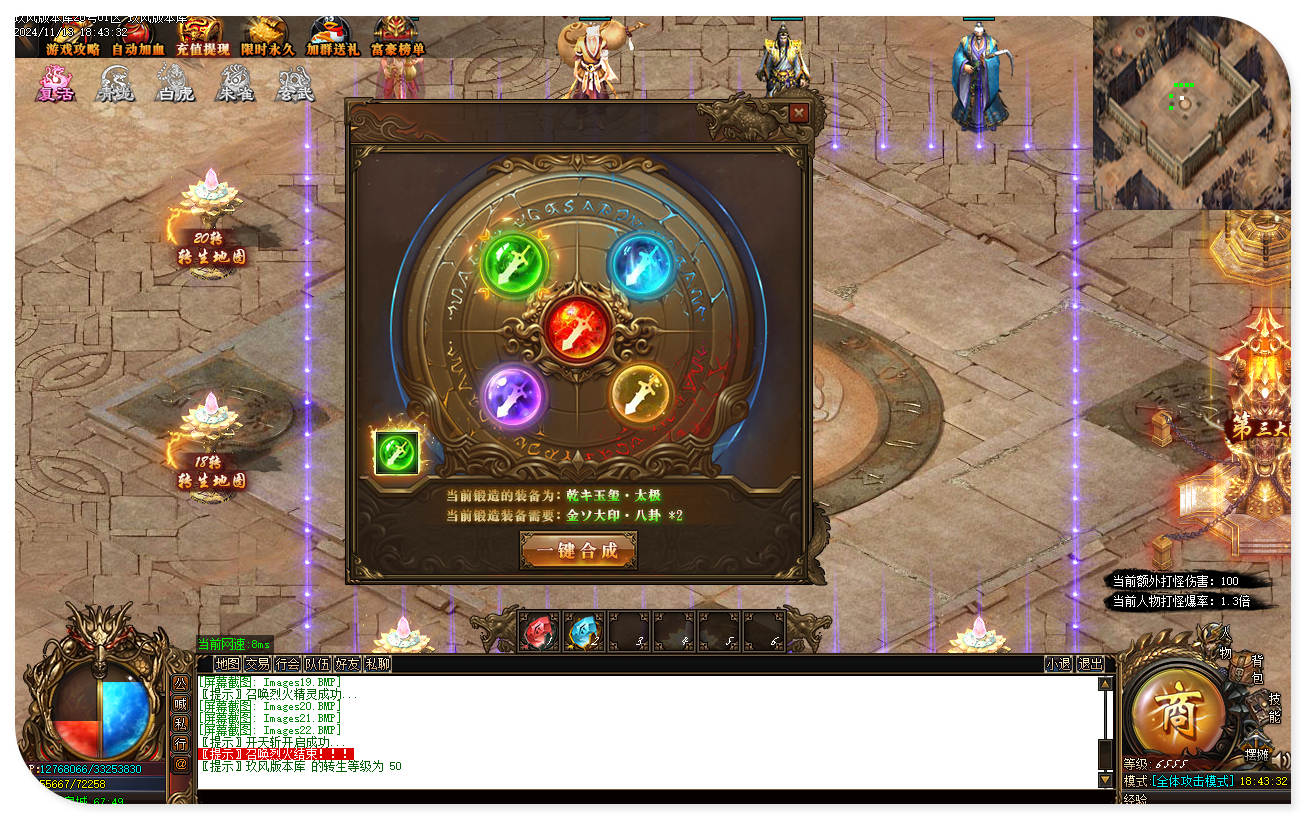Open the 公喊 shout channel selector
The width and height of the screenshot is (1306, 819).
point(180,694)
